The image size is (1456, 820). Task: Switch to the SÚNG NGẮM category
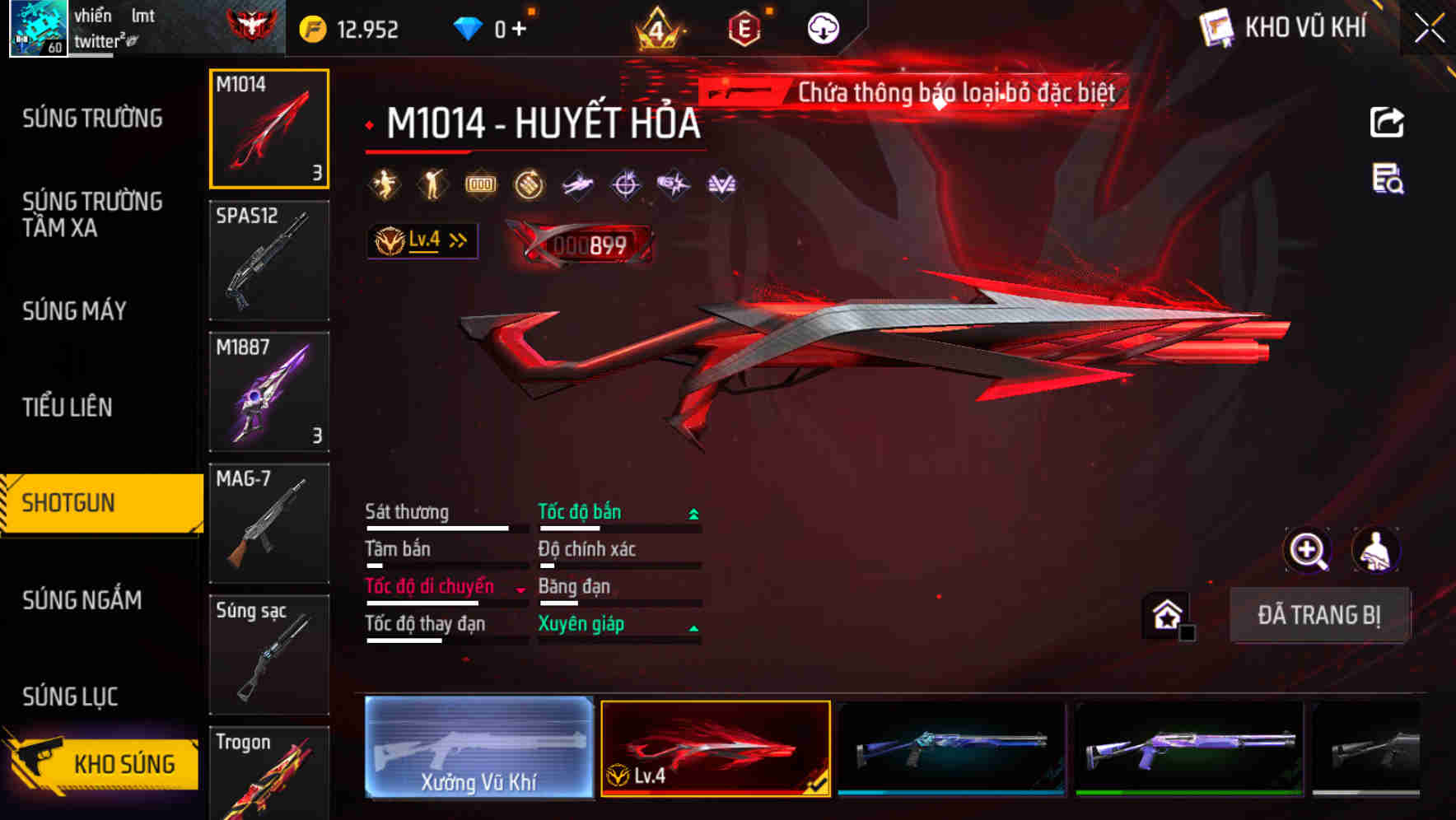[82, 600]
